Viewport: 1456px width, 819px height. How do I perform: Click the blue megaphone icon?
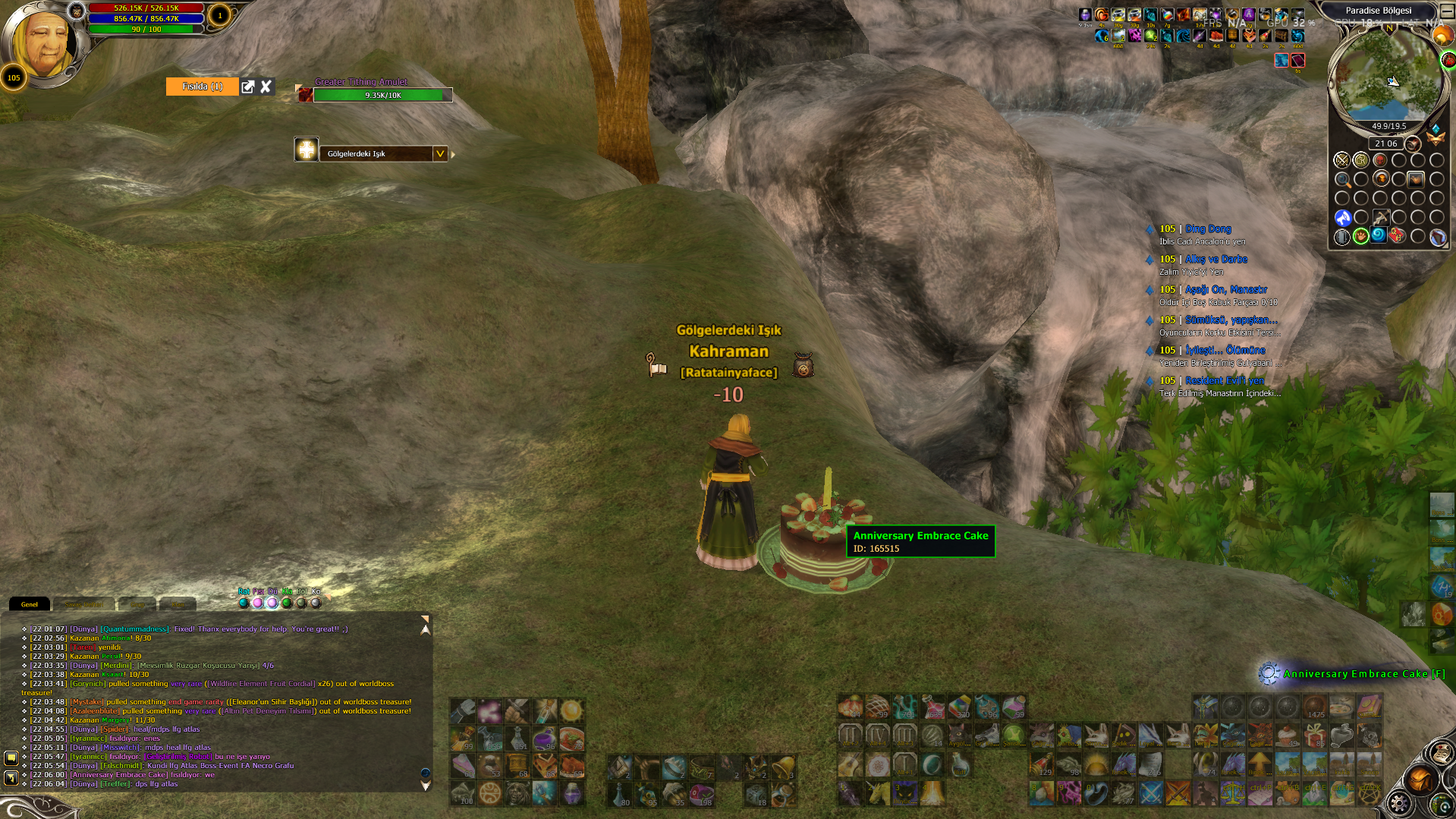pyautogui.click(x=1342, y=219)
